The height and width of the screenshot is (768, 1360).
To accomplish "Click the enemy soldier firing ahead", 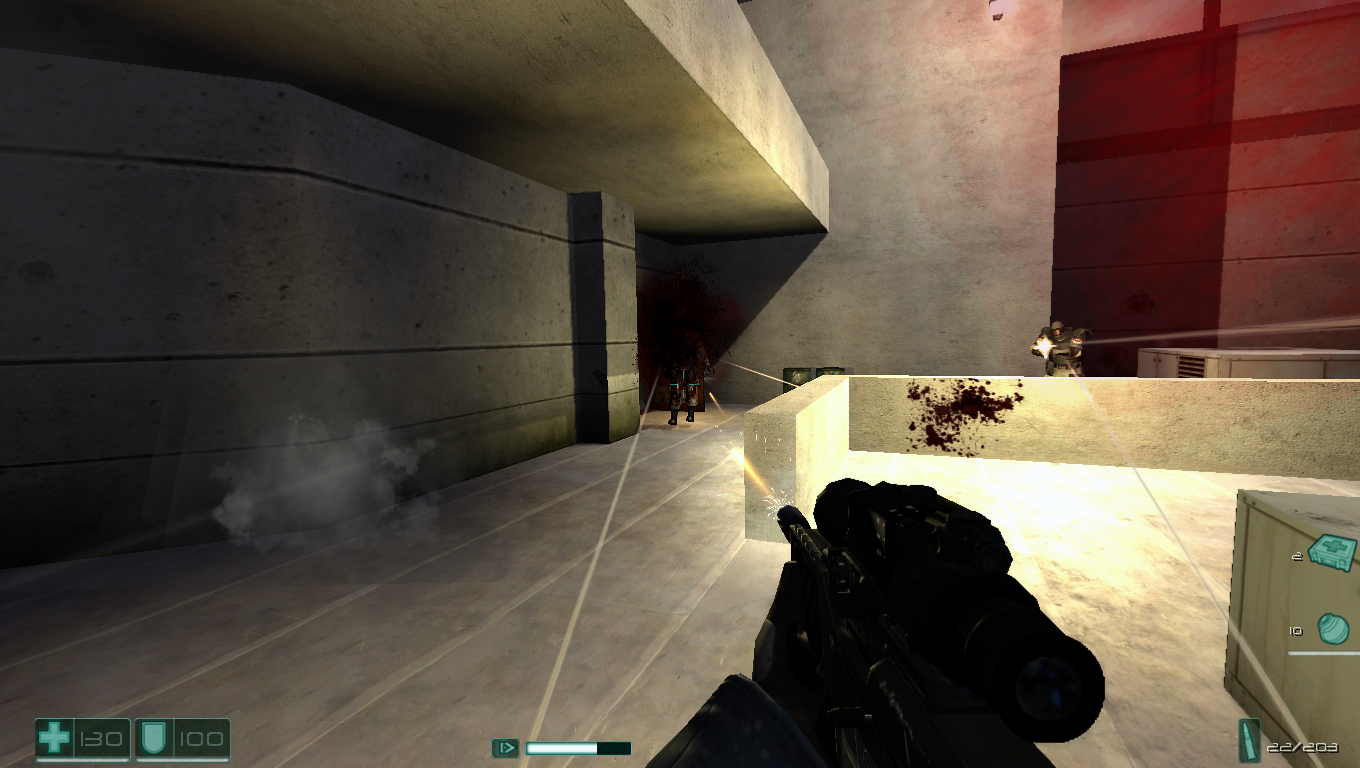I will pos(1060,345).
